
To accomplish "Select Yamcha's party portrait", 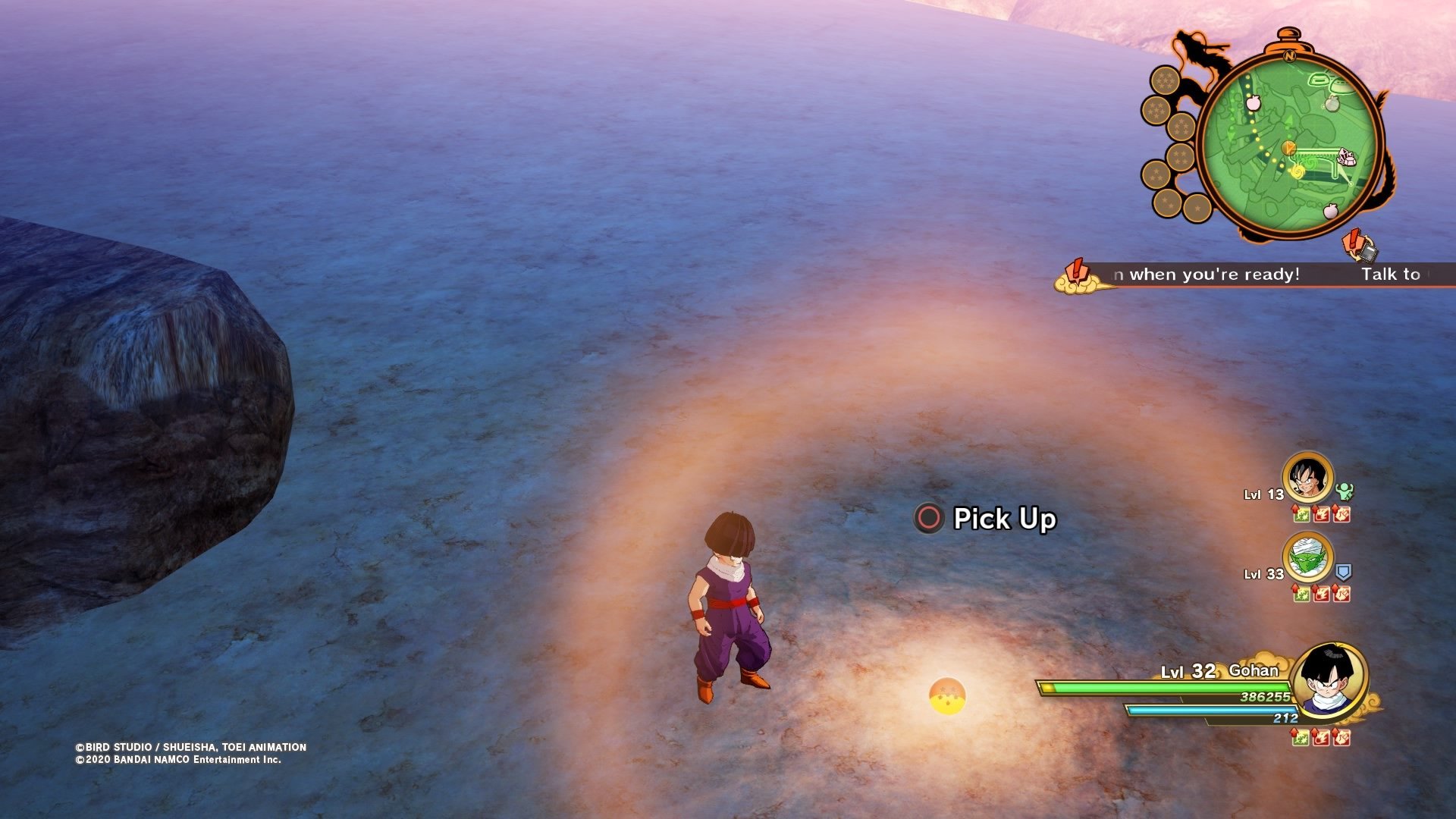I will tap(1307, 478).
